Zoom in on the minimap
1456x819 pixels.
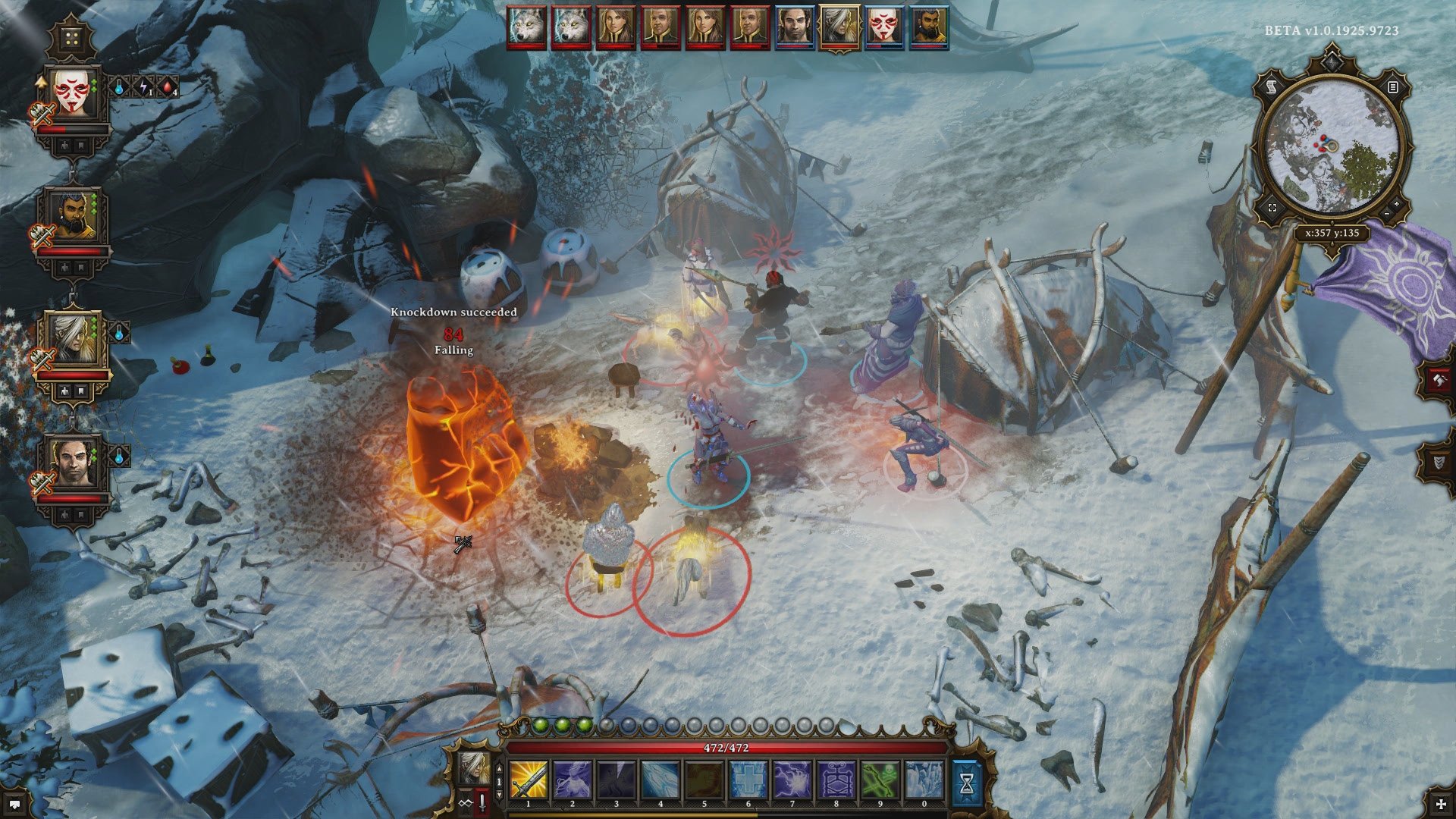tap(1396, 205)
